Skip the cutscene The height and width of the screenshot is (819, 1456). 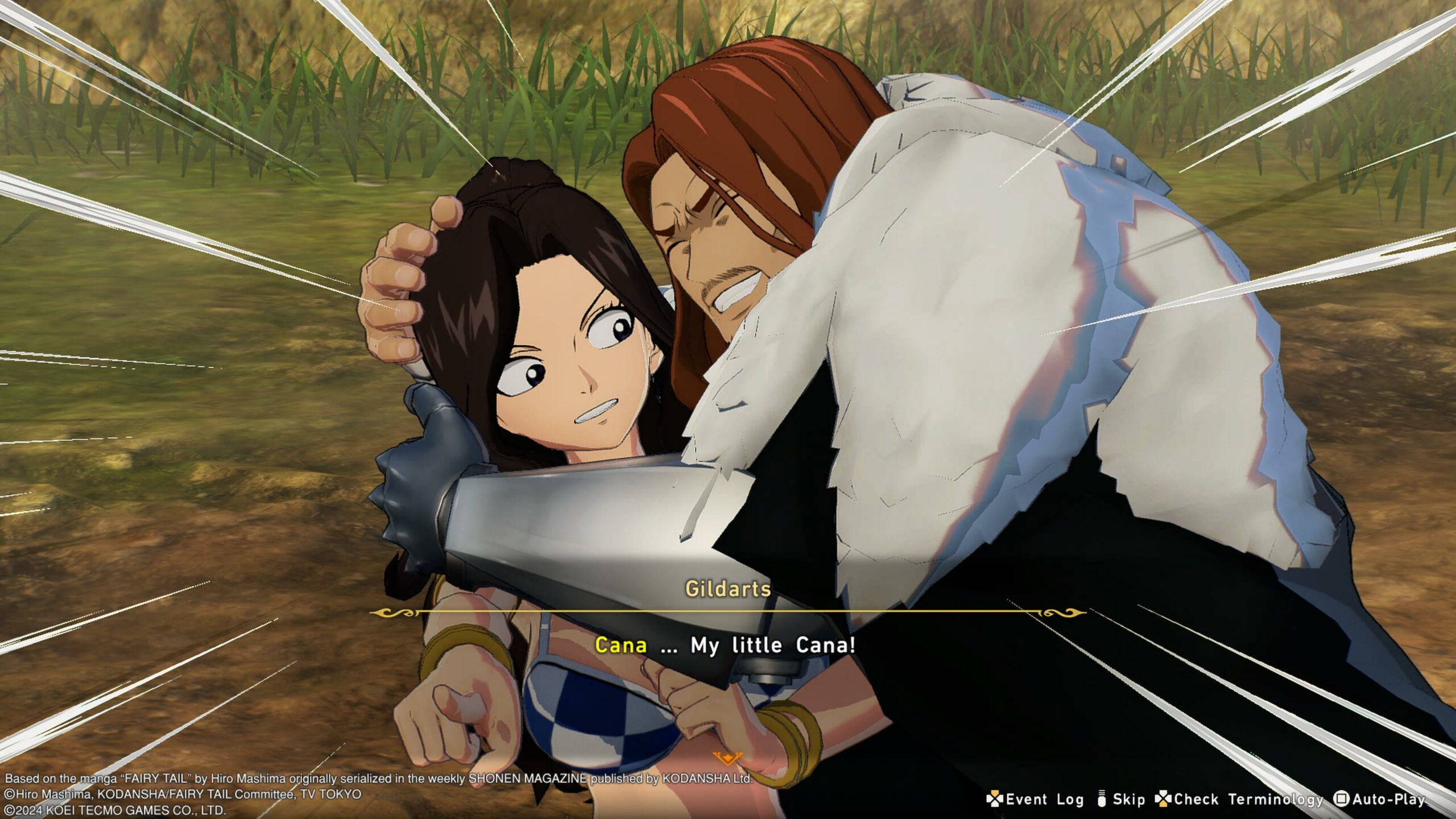1121,799
